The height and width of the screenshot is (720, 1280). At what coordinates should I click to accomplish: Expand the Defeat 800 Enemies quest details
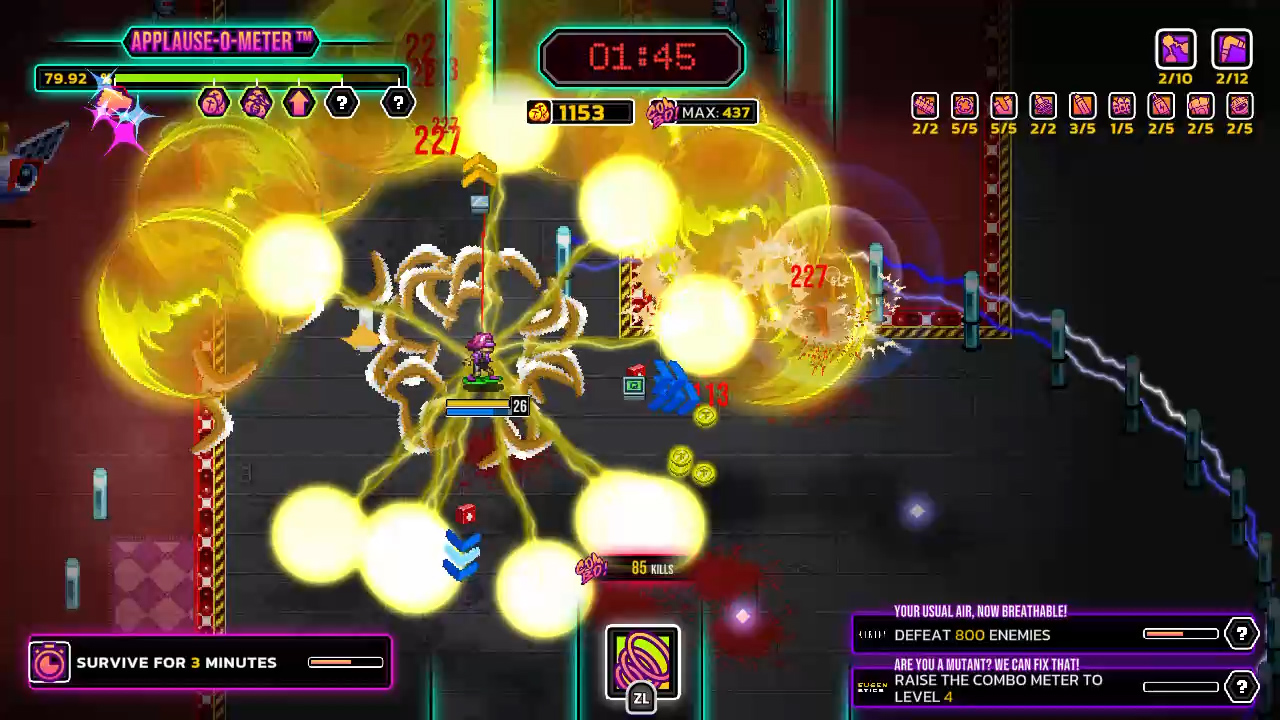point(1241,633)
